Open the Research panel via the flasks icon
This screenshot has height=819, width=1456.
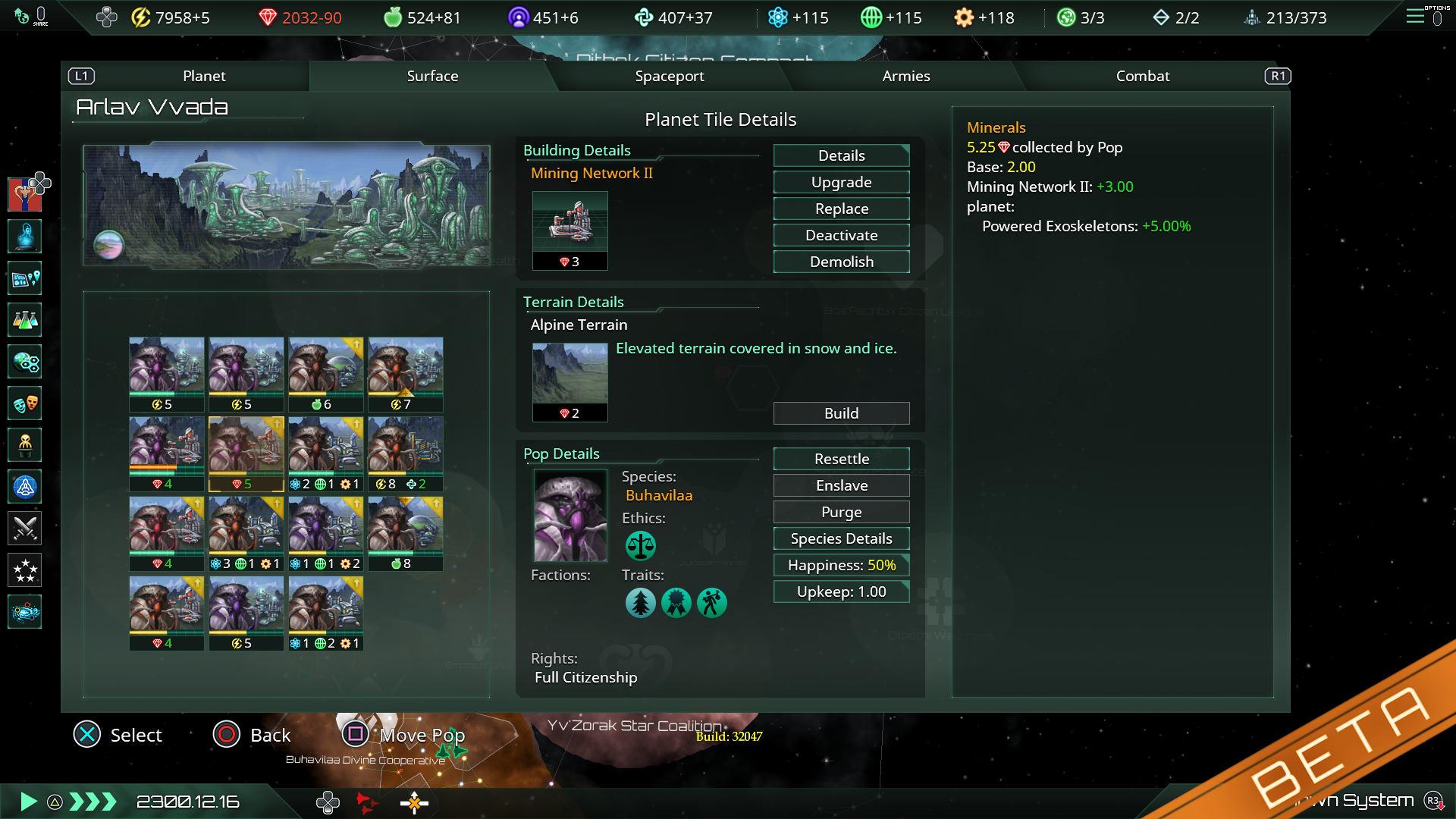point(25,320)
